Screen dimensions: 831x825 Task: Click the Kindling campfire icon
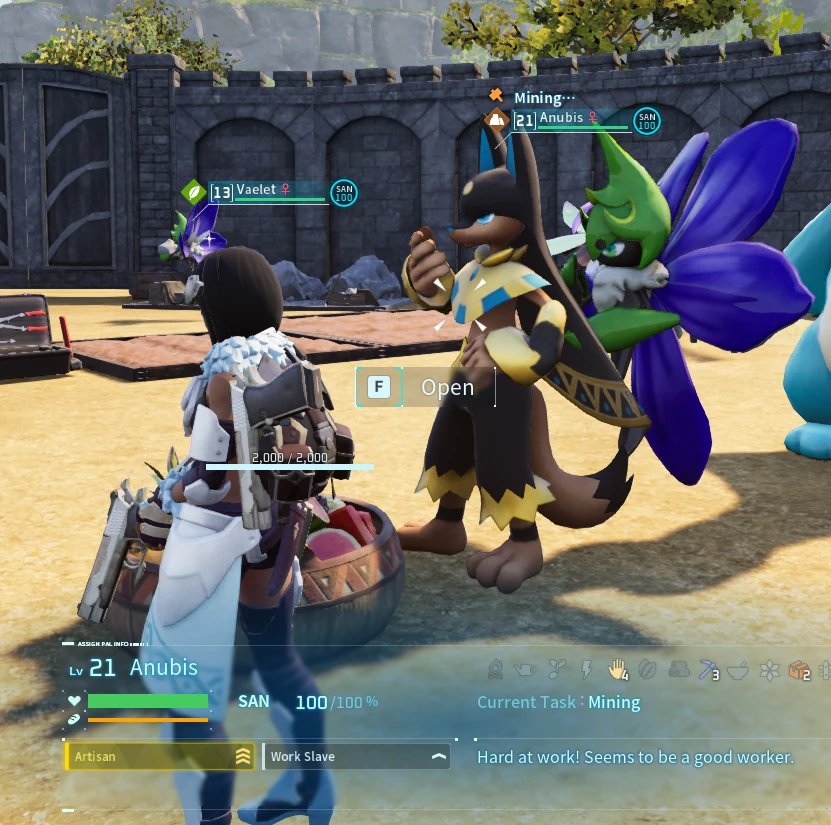(496, 669)
